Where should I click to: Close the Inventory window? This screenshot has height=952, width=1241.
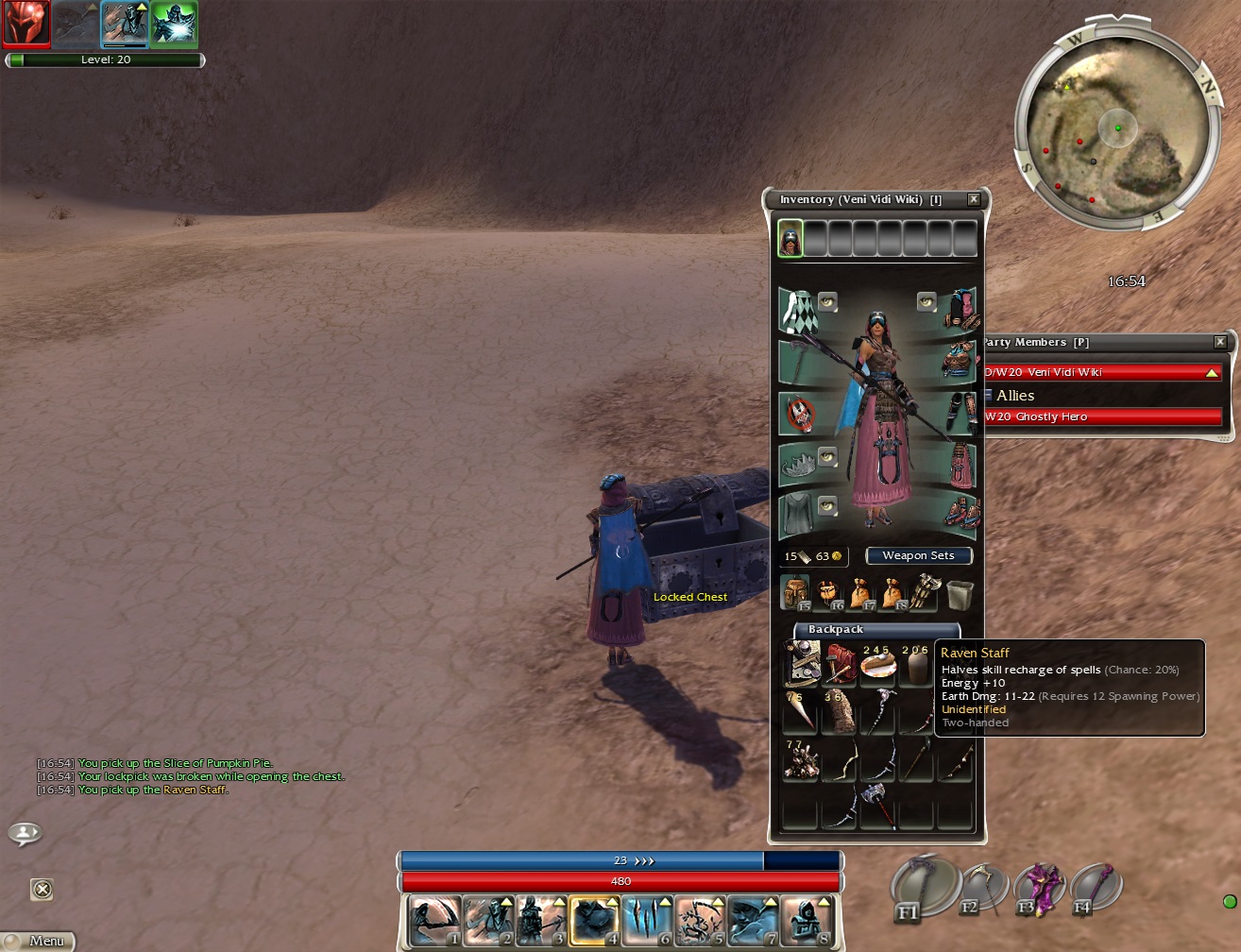[974, 199]
